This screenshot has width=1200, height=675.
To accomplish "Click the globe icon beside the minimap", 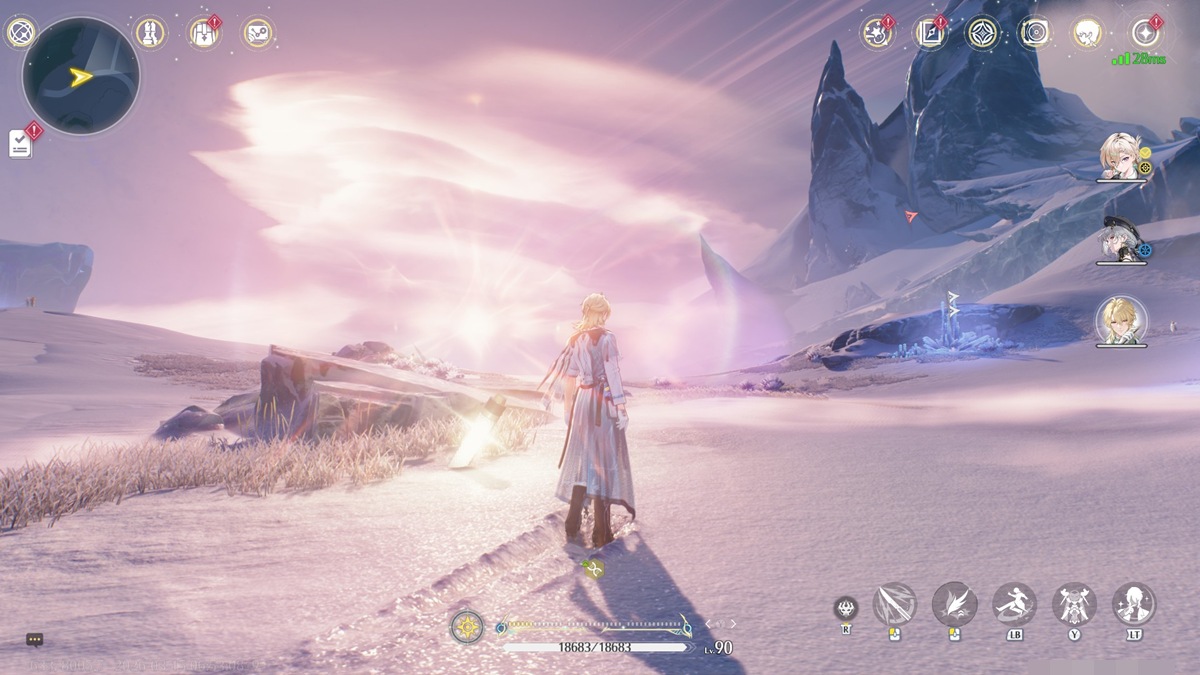I will click(x=20, y=33).
